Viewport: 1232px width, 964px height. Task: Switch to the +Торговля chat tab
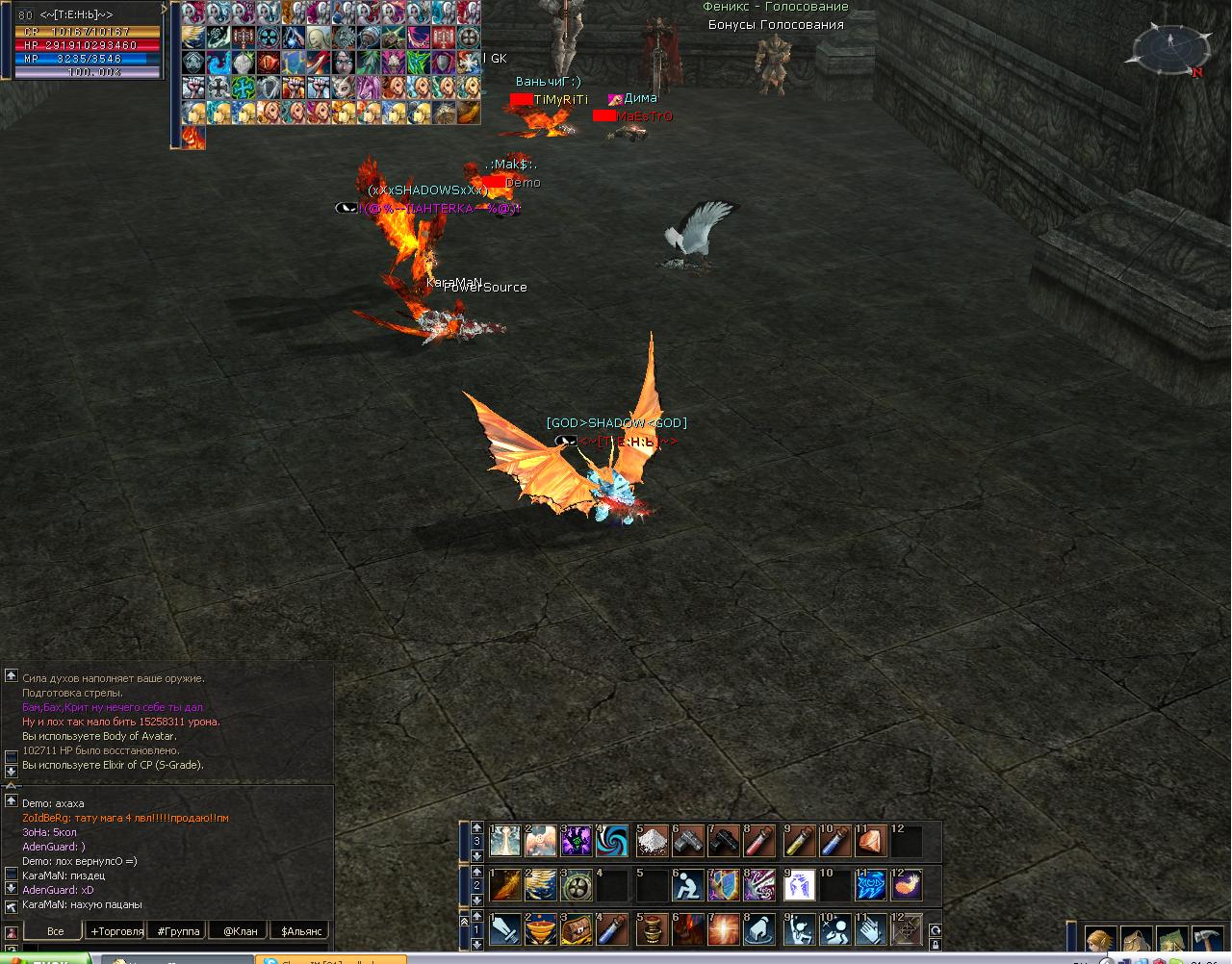click(x=116, y=931)
